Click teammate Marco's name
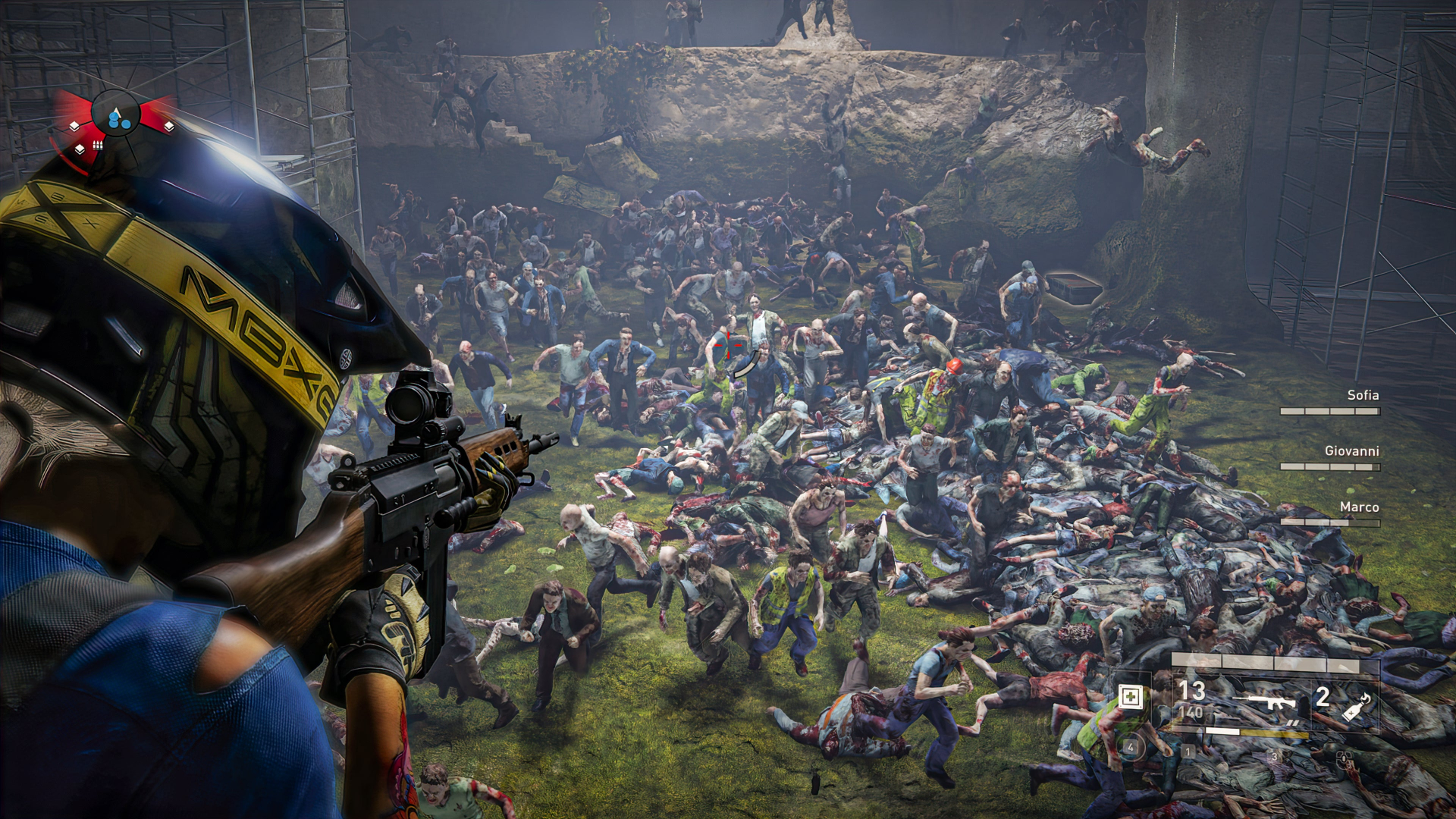 (x=1359, y=507)
